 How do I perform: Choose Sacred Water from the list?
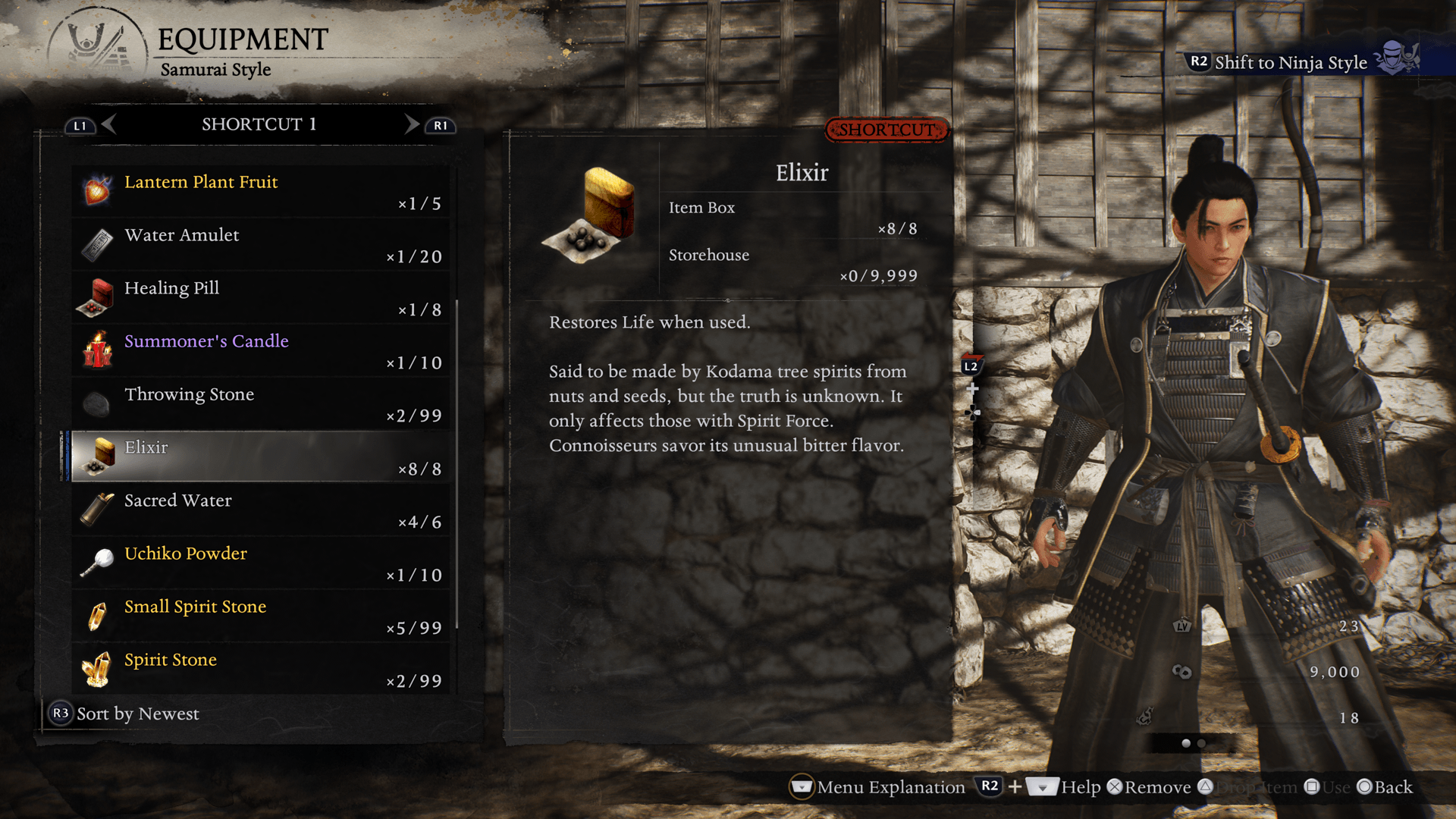(261, 510)
